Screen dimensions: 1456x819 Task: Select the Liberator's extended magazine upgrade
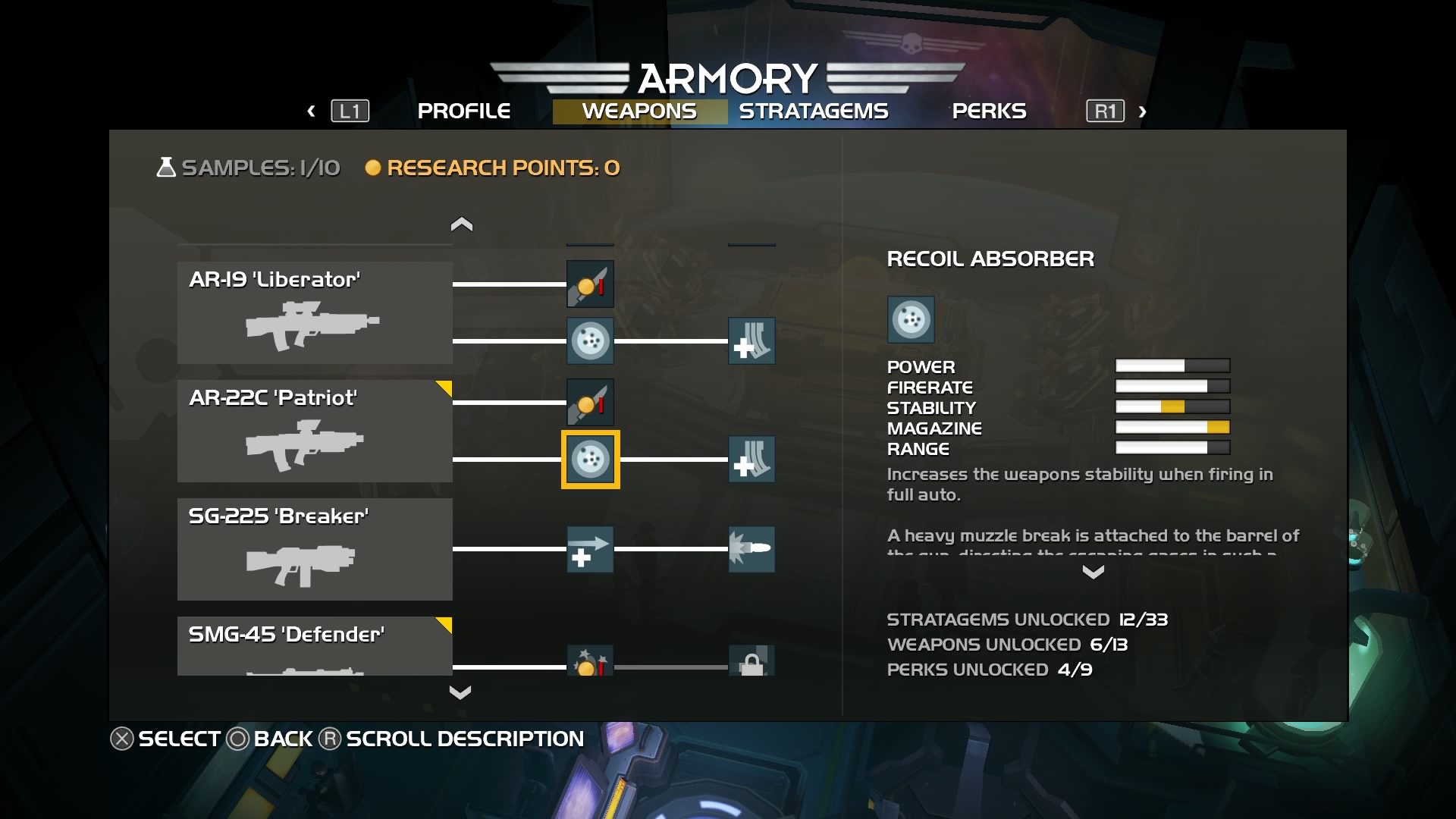click(x=752, y=341)
